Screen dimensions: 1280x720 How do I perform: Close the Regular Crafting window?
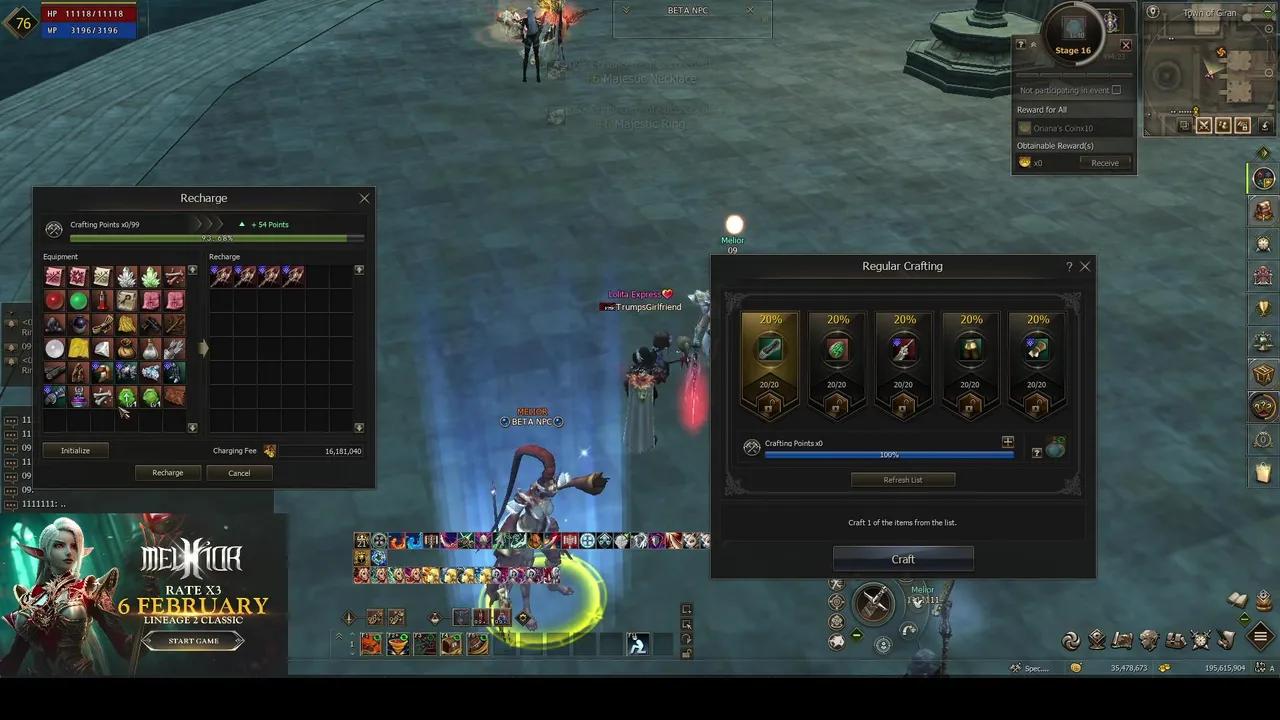click(x=1085, y=266)
